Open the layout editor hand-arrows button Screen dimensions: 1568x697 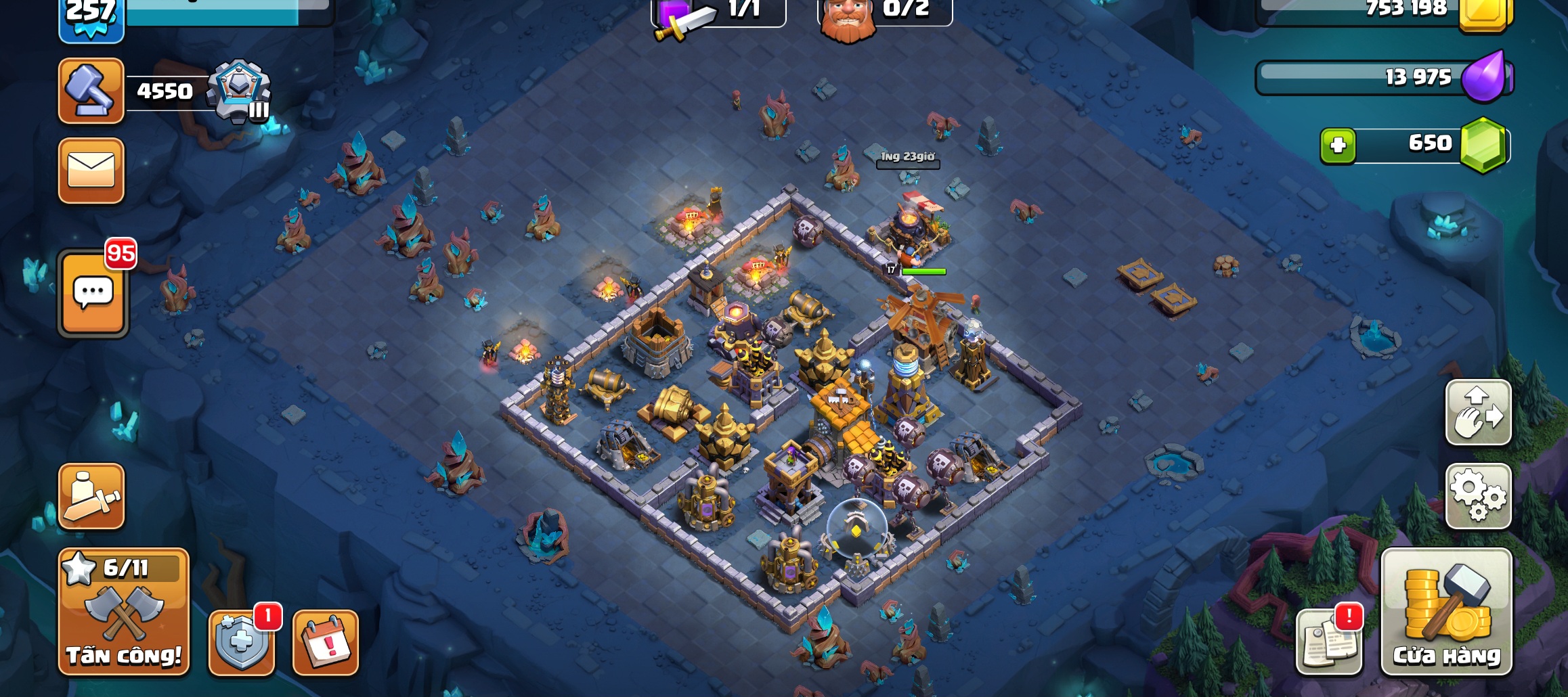point(1478,412)
